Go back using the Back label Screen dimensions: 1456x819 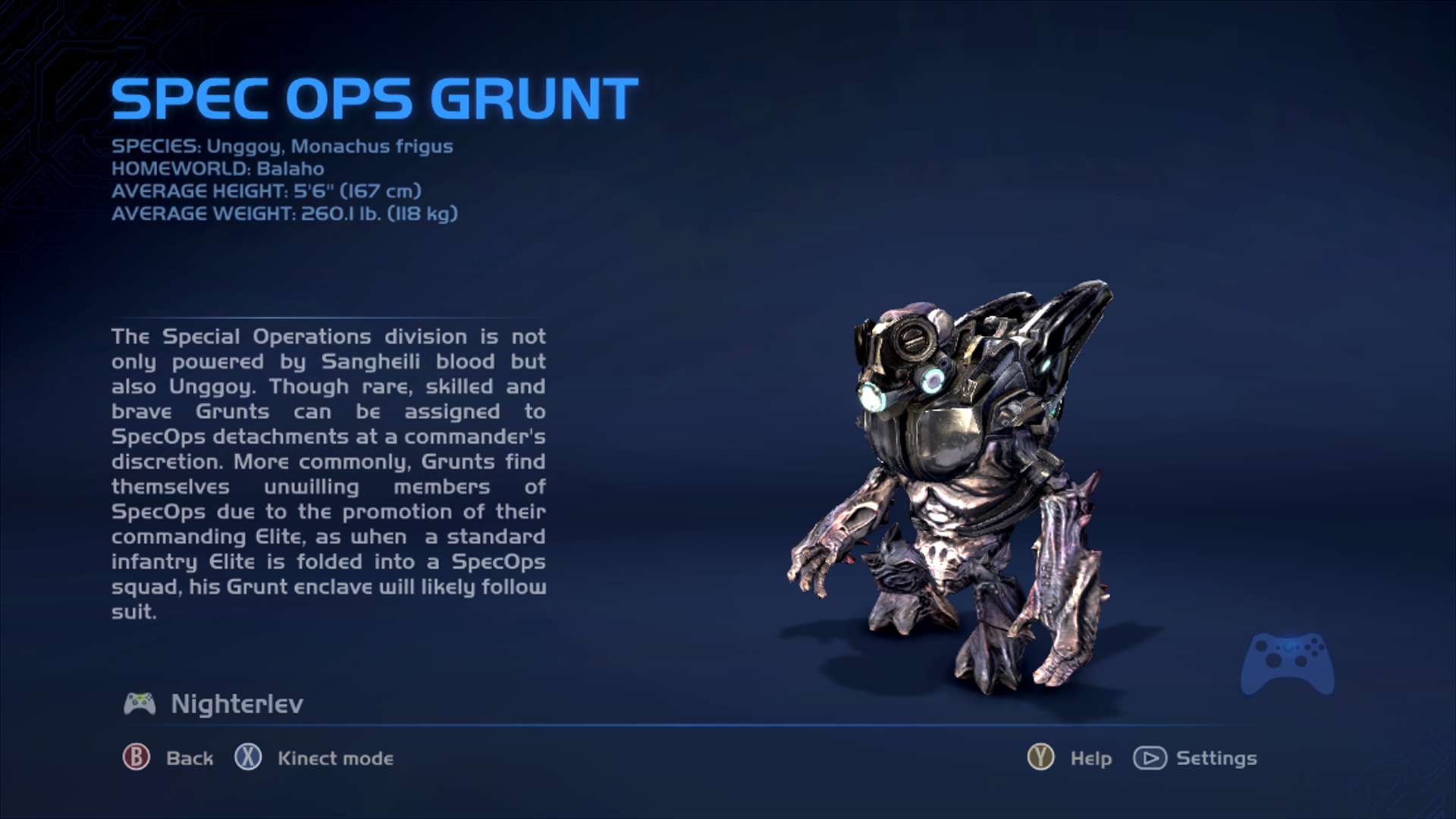(x=189, y=758)
